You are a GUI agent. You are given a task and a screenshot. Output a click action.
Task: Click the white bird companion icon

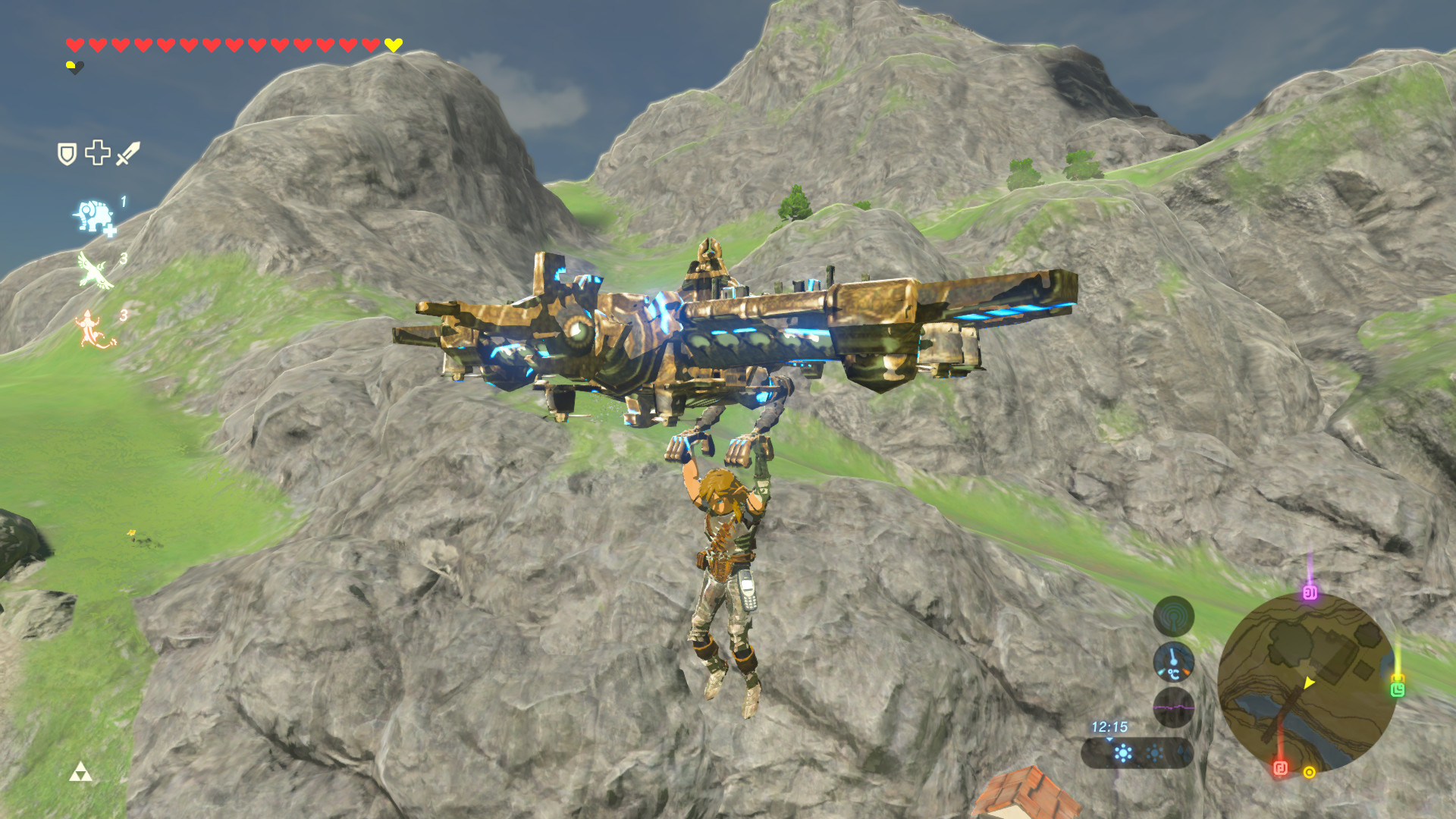93,269
